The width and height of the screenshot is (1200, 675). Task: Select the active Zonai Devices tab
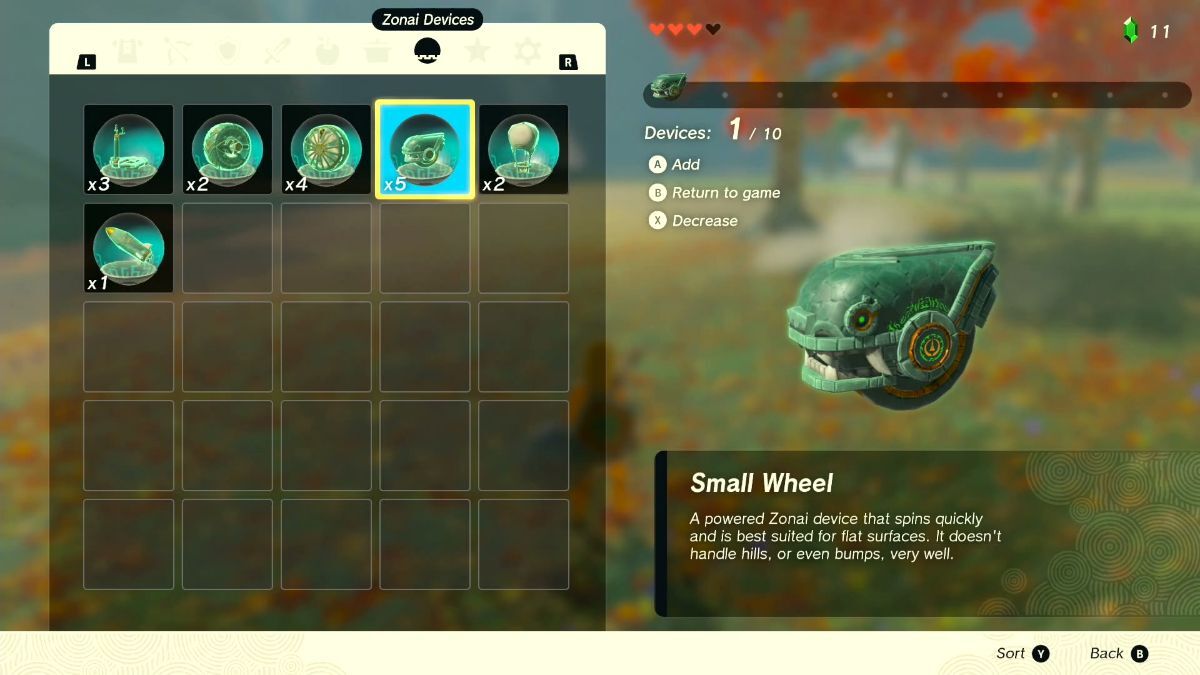coord(427,50)
